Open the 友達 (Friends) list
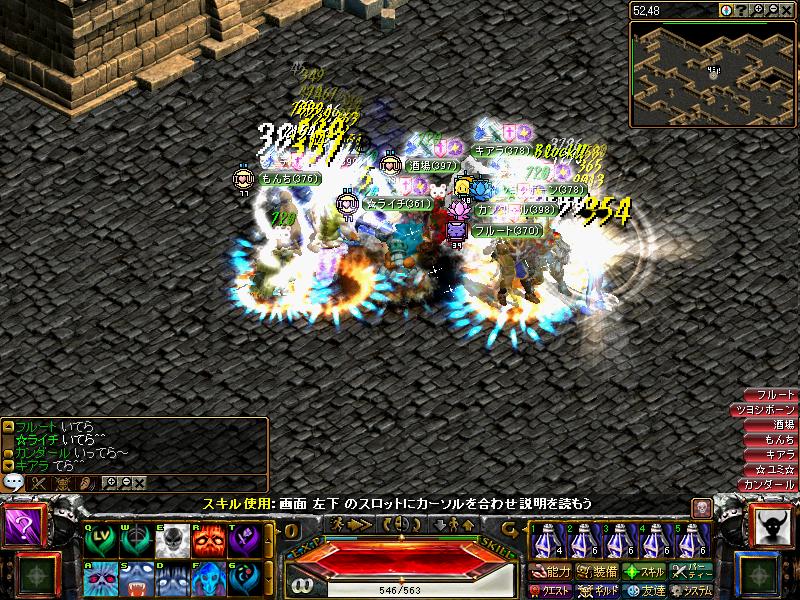 coord(644,590)
